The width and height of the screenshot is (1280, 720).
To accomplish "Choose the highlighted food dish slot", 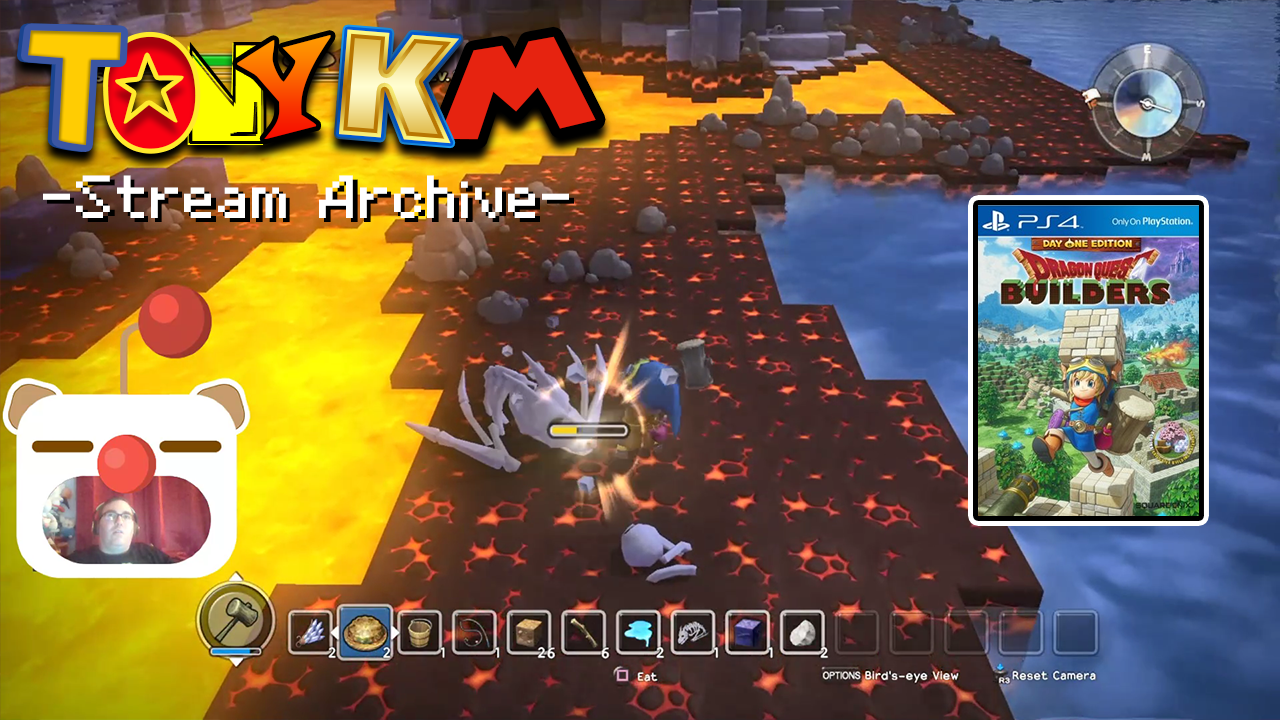I will 365,632.
